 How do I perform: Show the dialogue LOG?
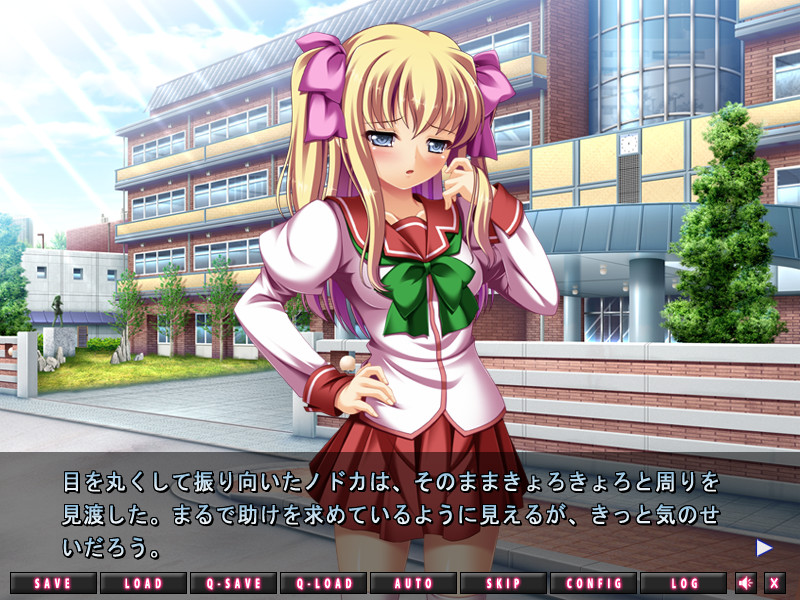(683, 582)
